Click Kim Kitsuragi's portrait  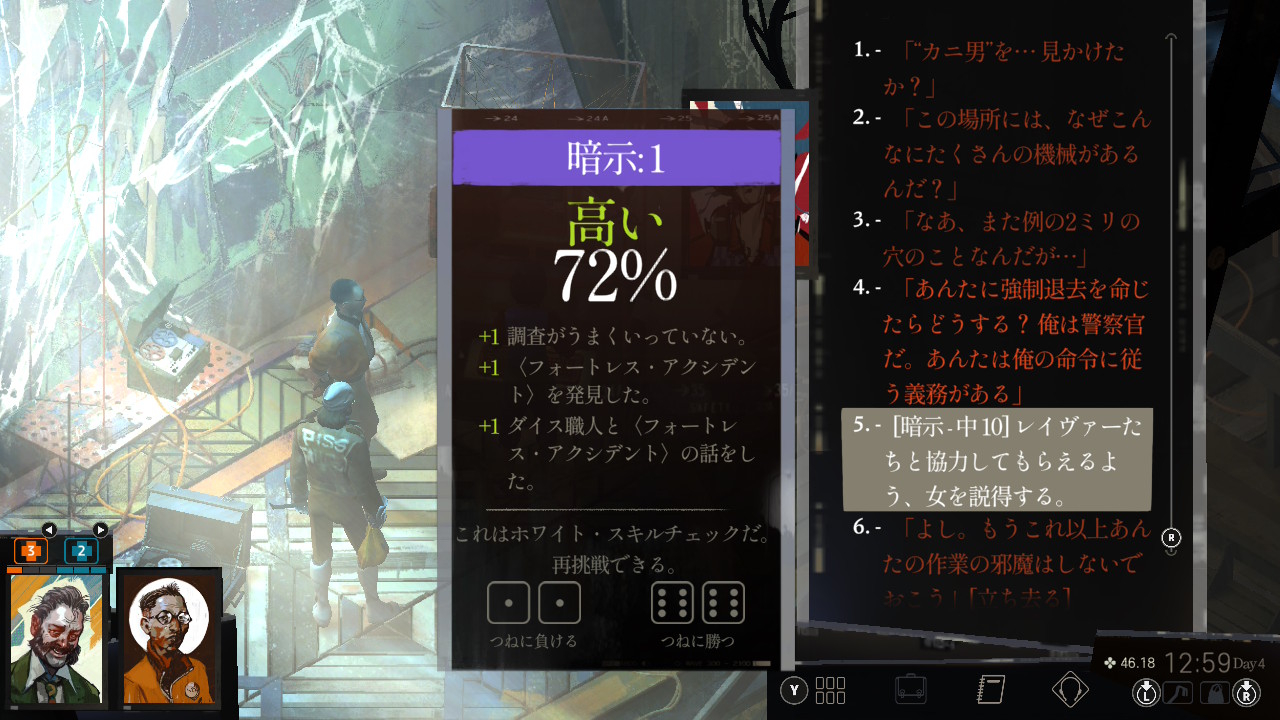[x=168, y=638]
